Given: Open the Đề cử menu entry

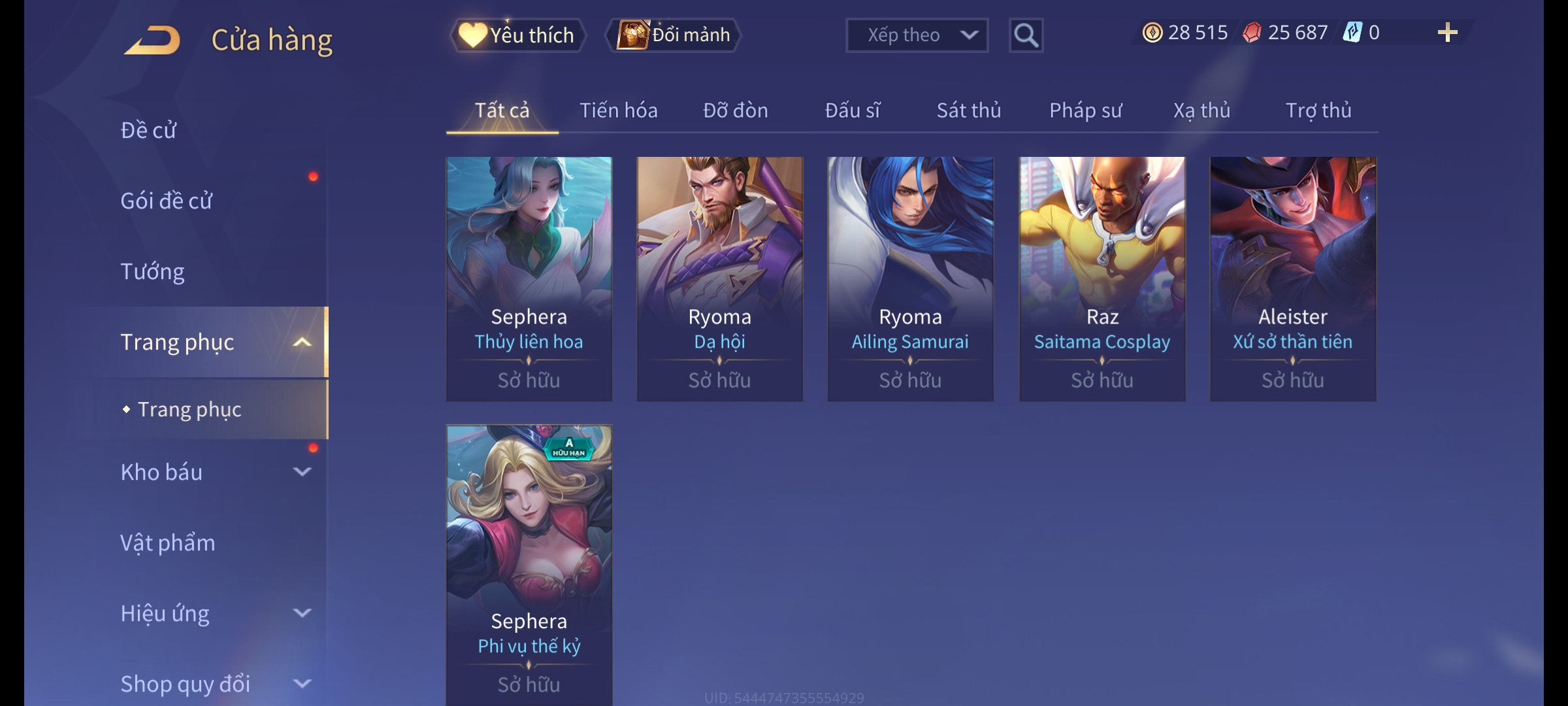Looking at the screenshot, I should [148, 130].
